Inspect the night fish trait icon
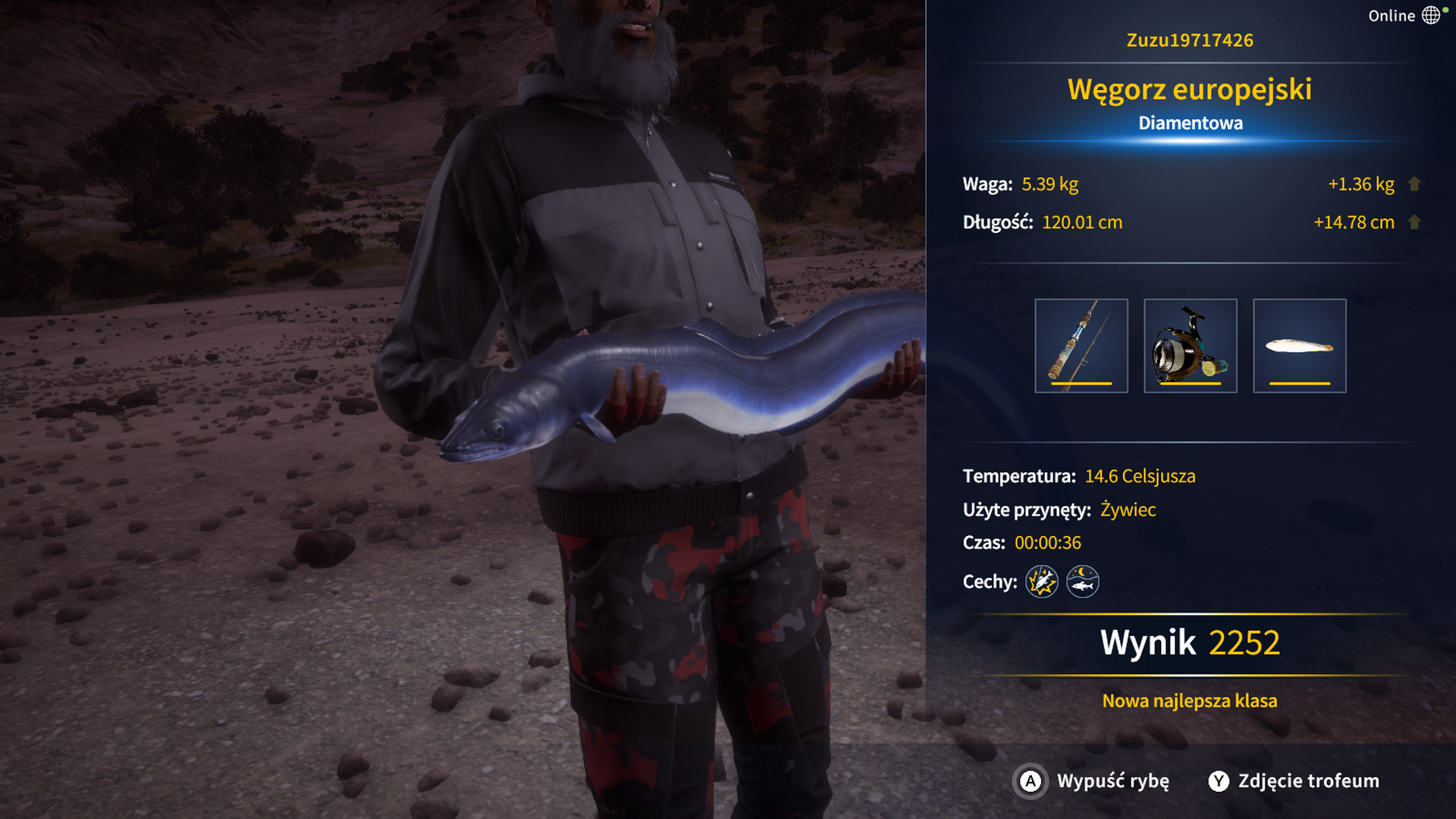Viewport: 1456px width, 819px height. coord(1082,582)
